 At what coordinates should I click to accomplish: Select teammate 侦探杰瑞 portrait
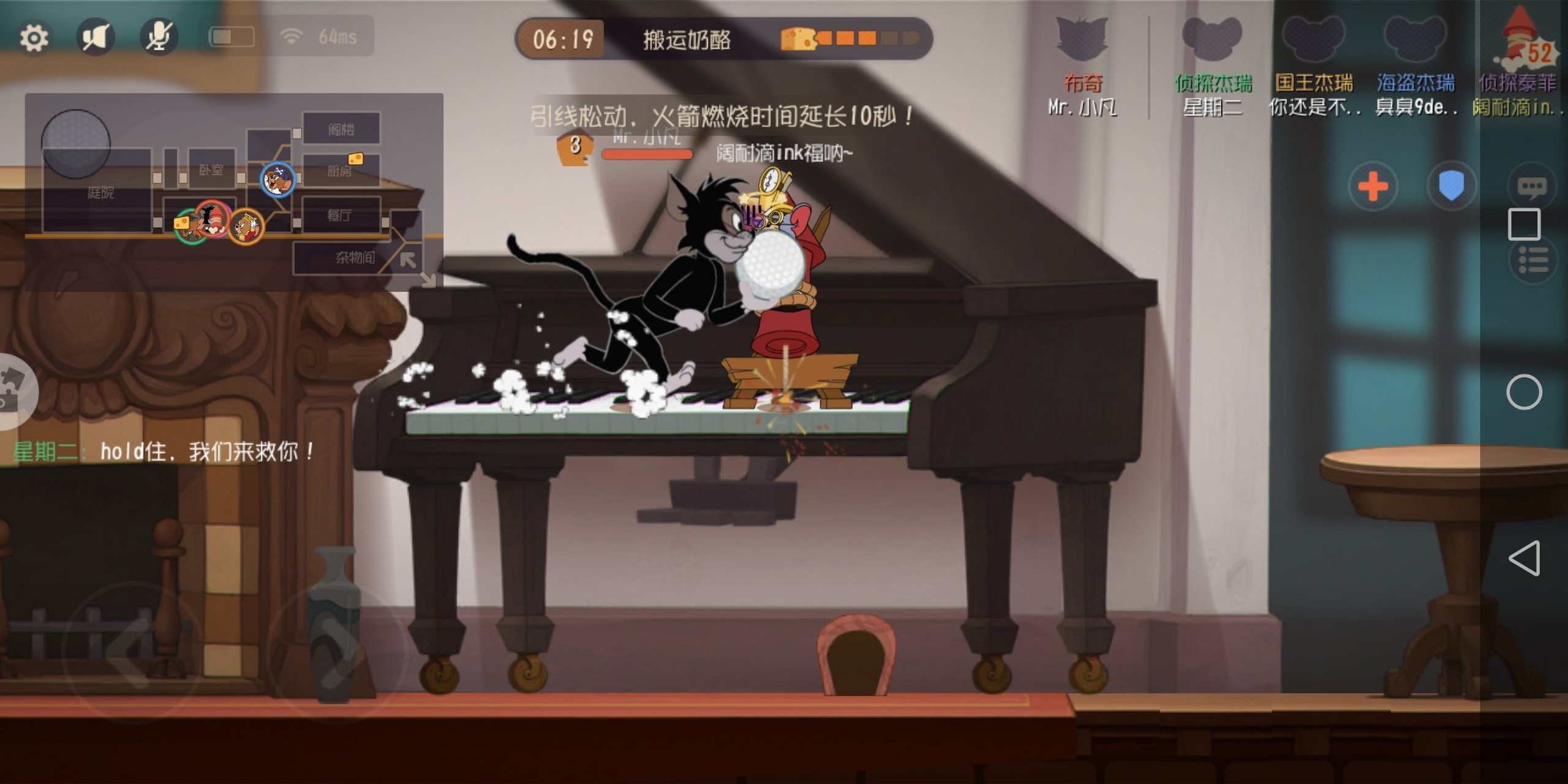click(x=1212, y=40)
